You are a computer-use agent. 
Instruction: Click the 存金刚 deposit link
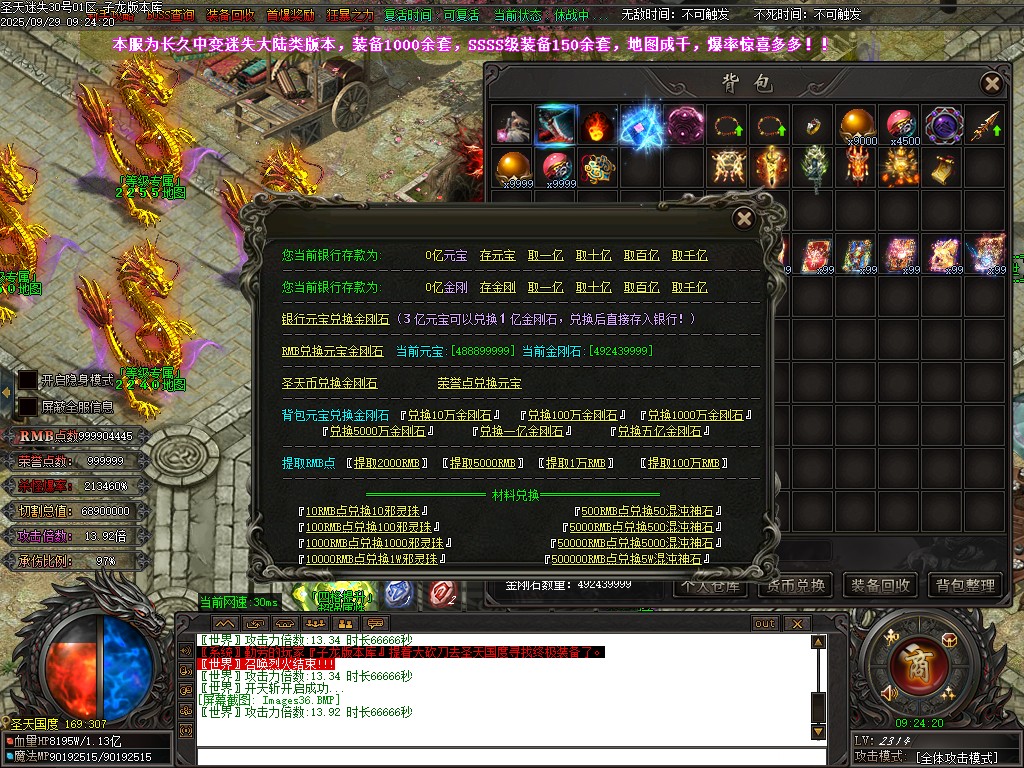pos(497,287)
